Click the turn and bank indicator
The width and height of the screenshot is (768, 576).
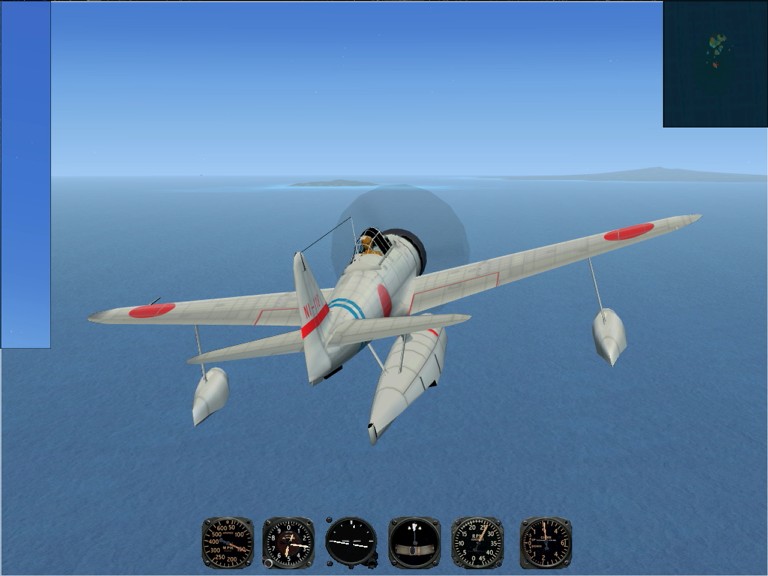point(414,542)
